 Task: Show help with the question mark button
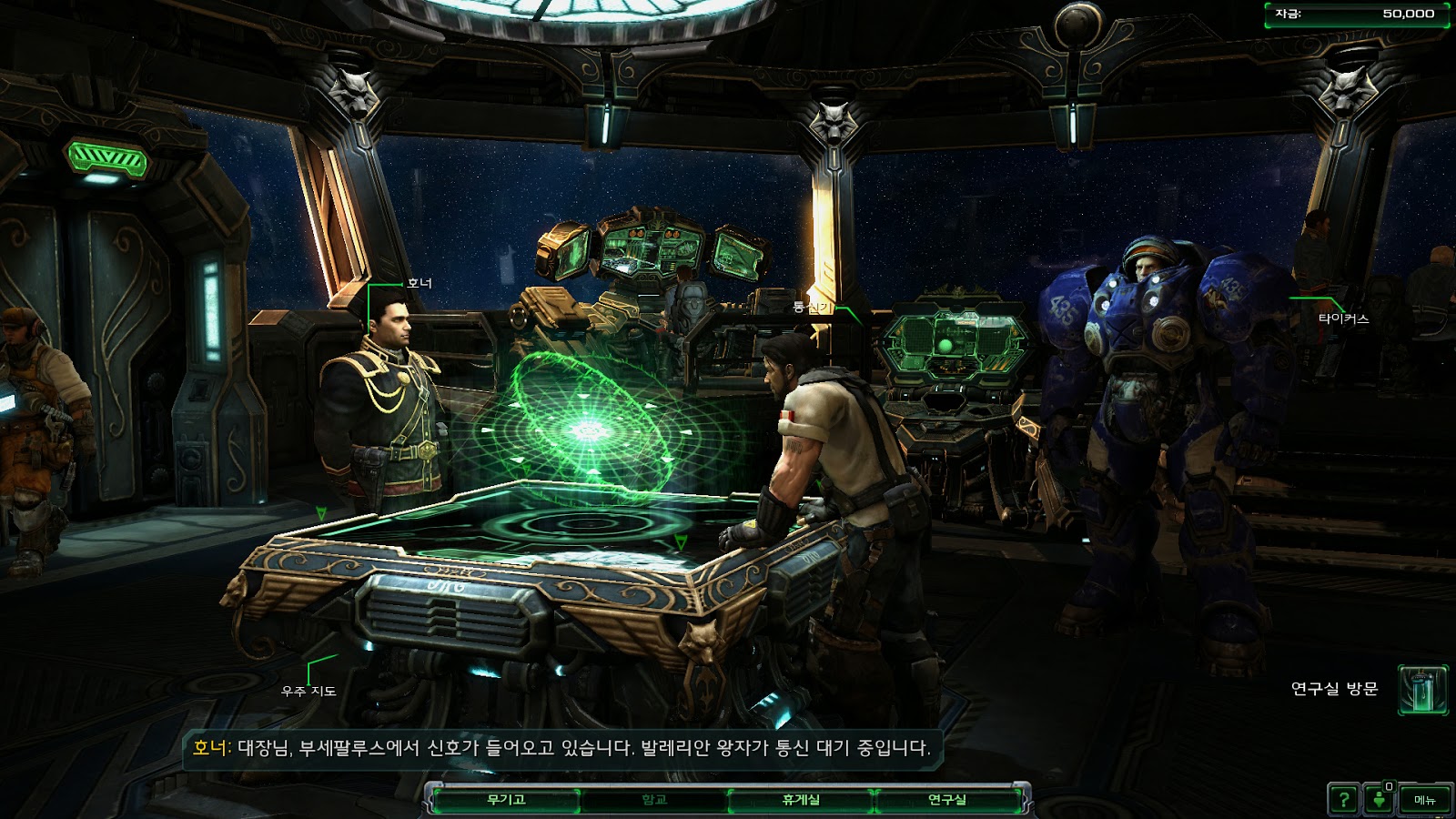(1343, 800)
